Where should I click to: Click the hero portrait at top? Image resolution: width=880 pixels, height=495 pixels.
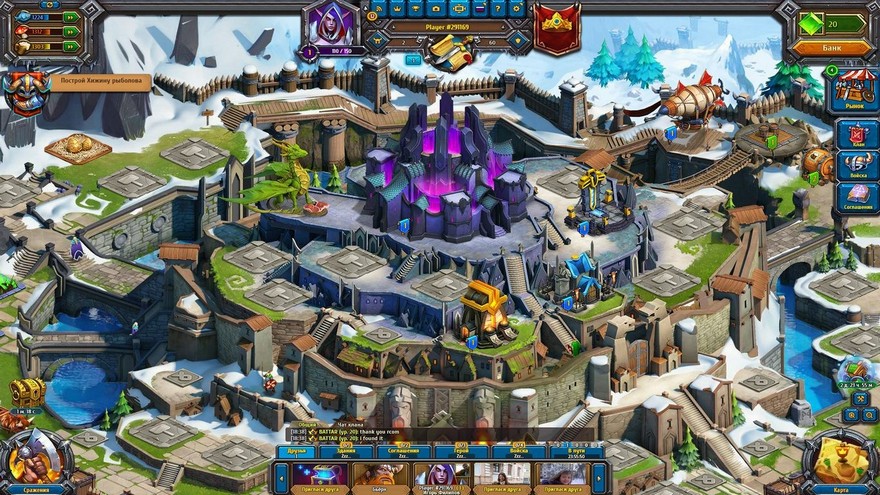pyautogui.click(x=332, y=25)
